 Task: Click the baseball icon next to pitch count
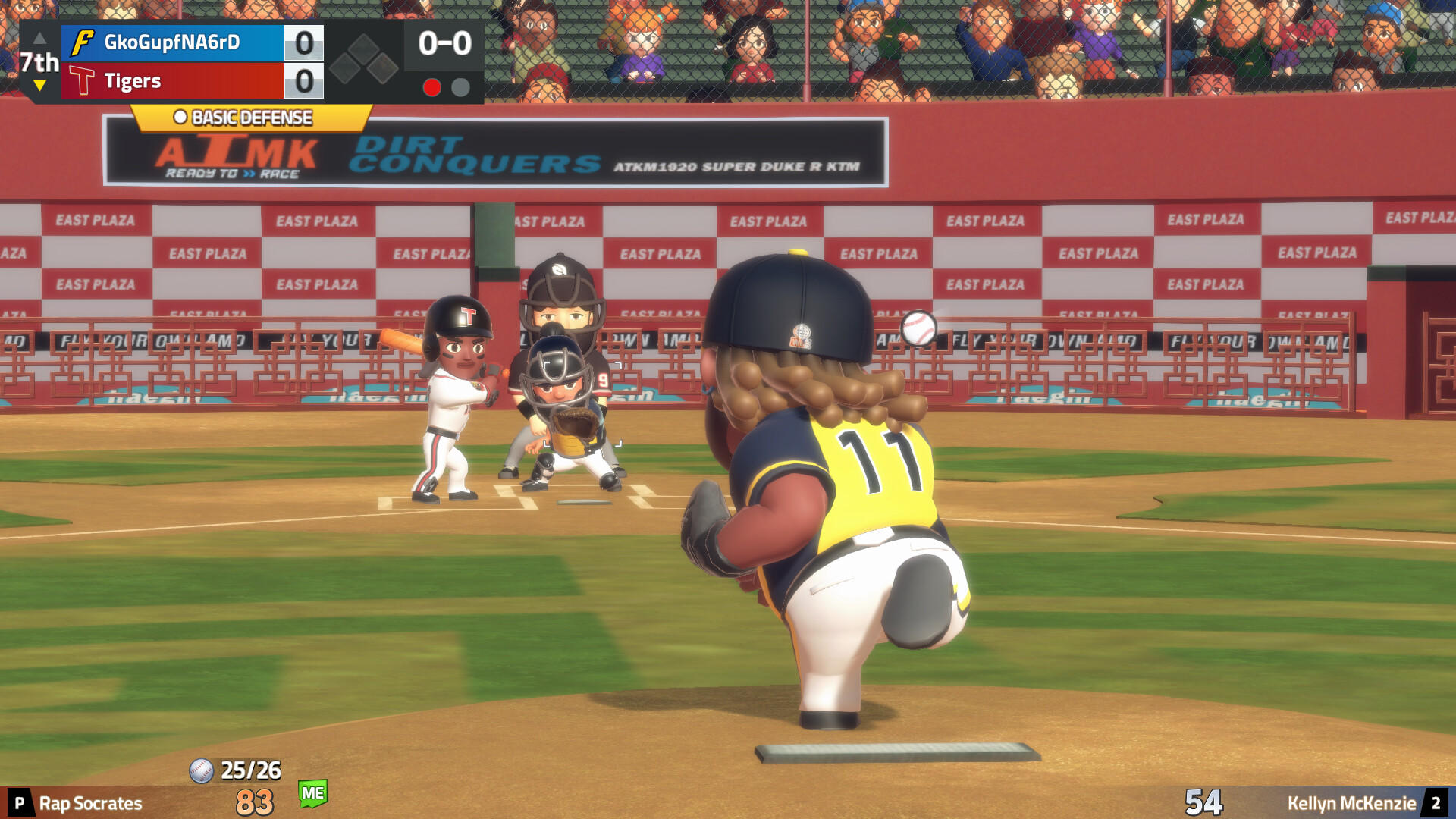click(x=201, y=770)
